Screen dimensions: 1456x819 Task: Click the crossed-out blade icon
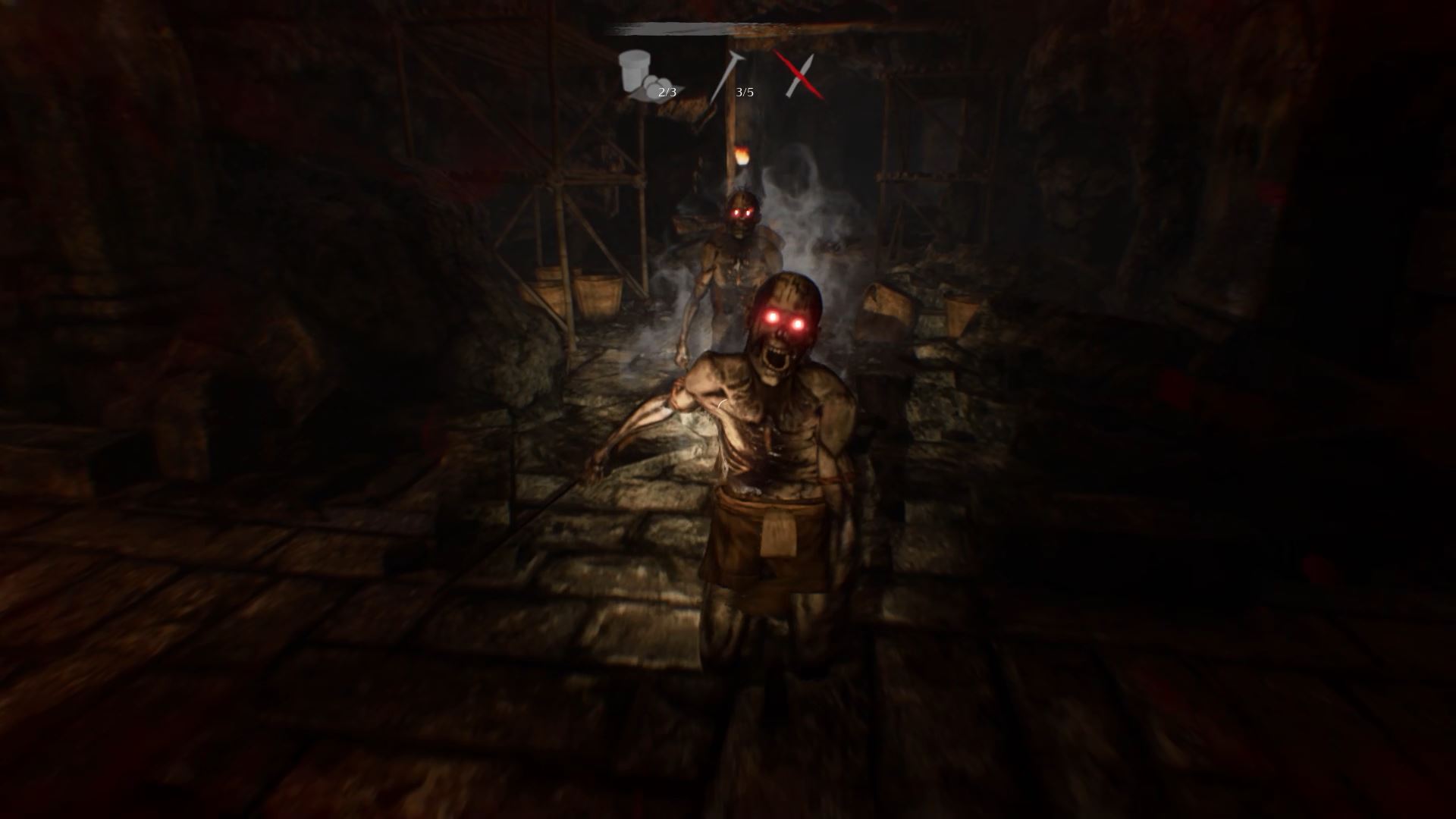pos(798,75)
